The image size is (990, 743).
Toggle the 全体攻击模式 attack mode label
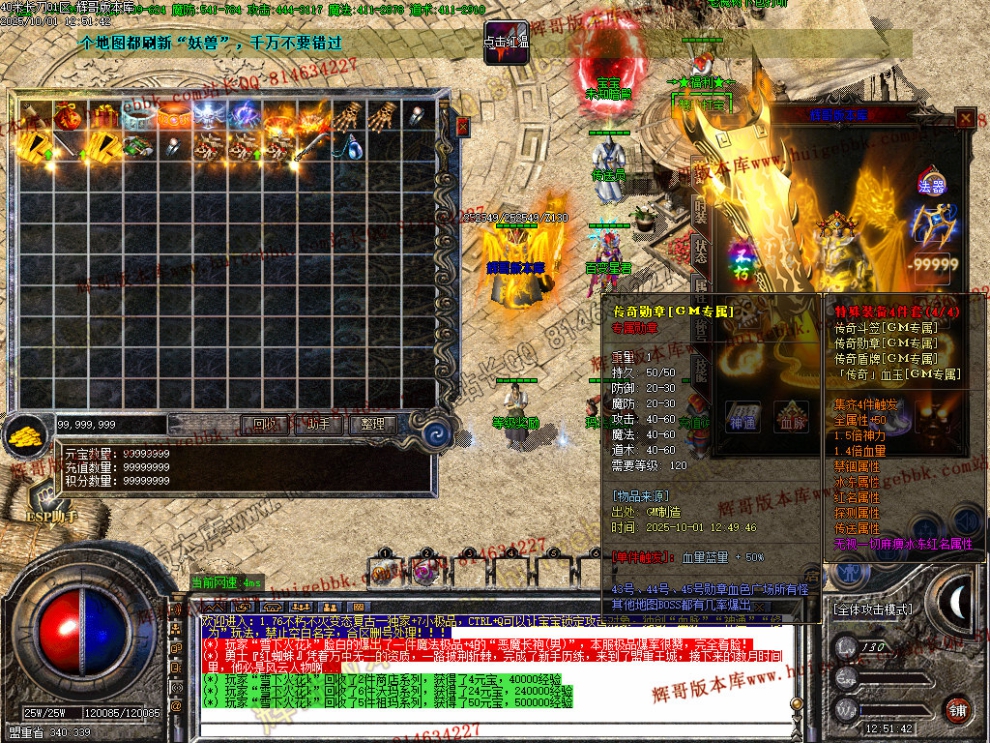click(873, 609)
